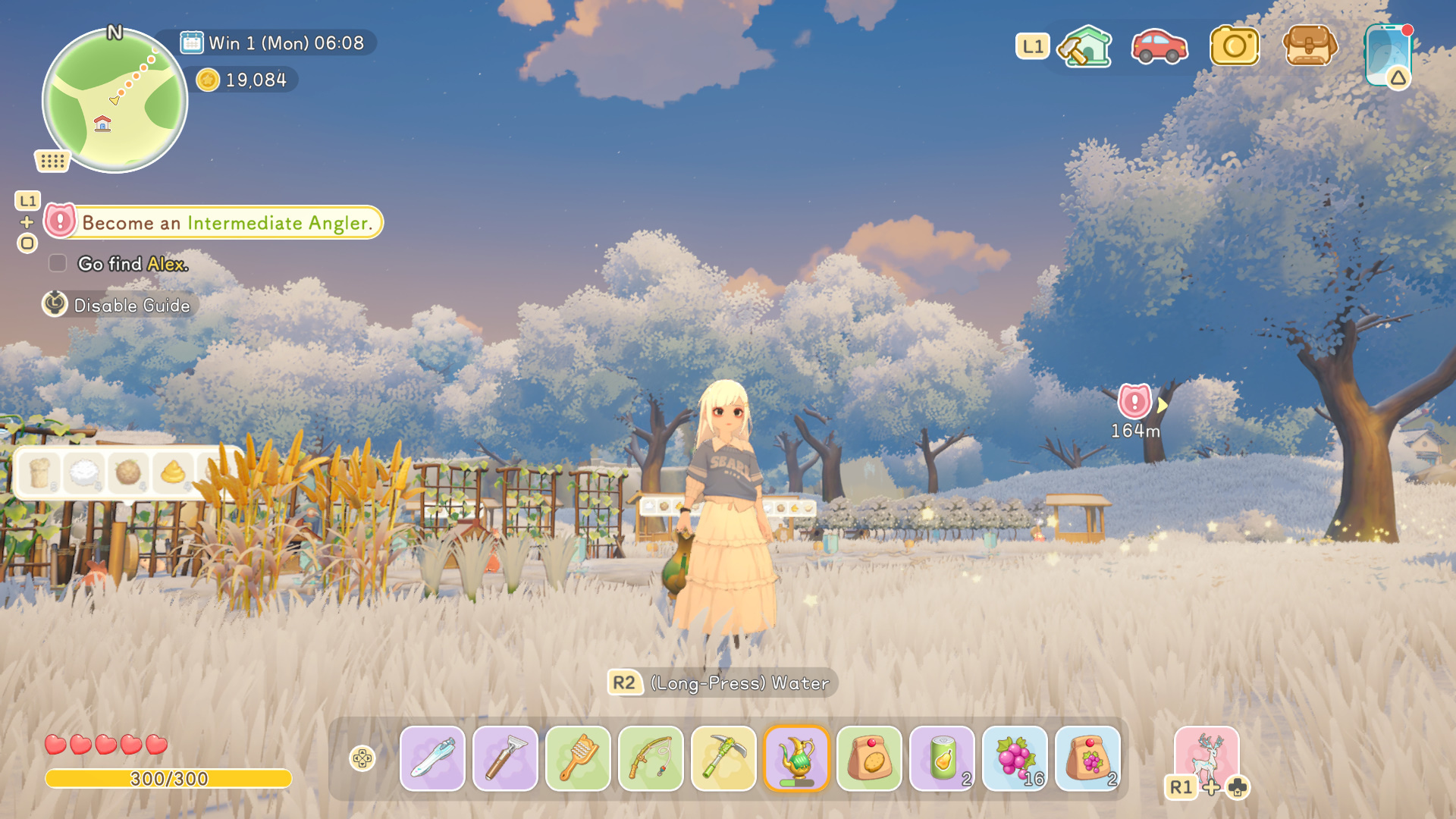1456x819 pixels.
Task: Equip the fishing rod slot
Action: pyautogui.click(x=651, y=758)
